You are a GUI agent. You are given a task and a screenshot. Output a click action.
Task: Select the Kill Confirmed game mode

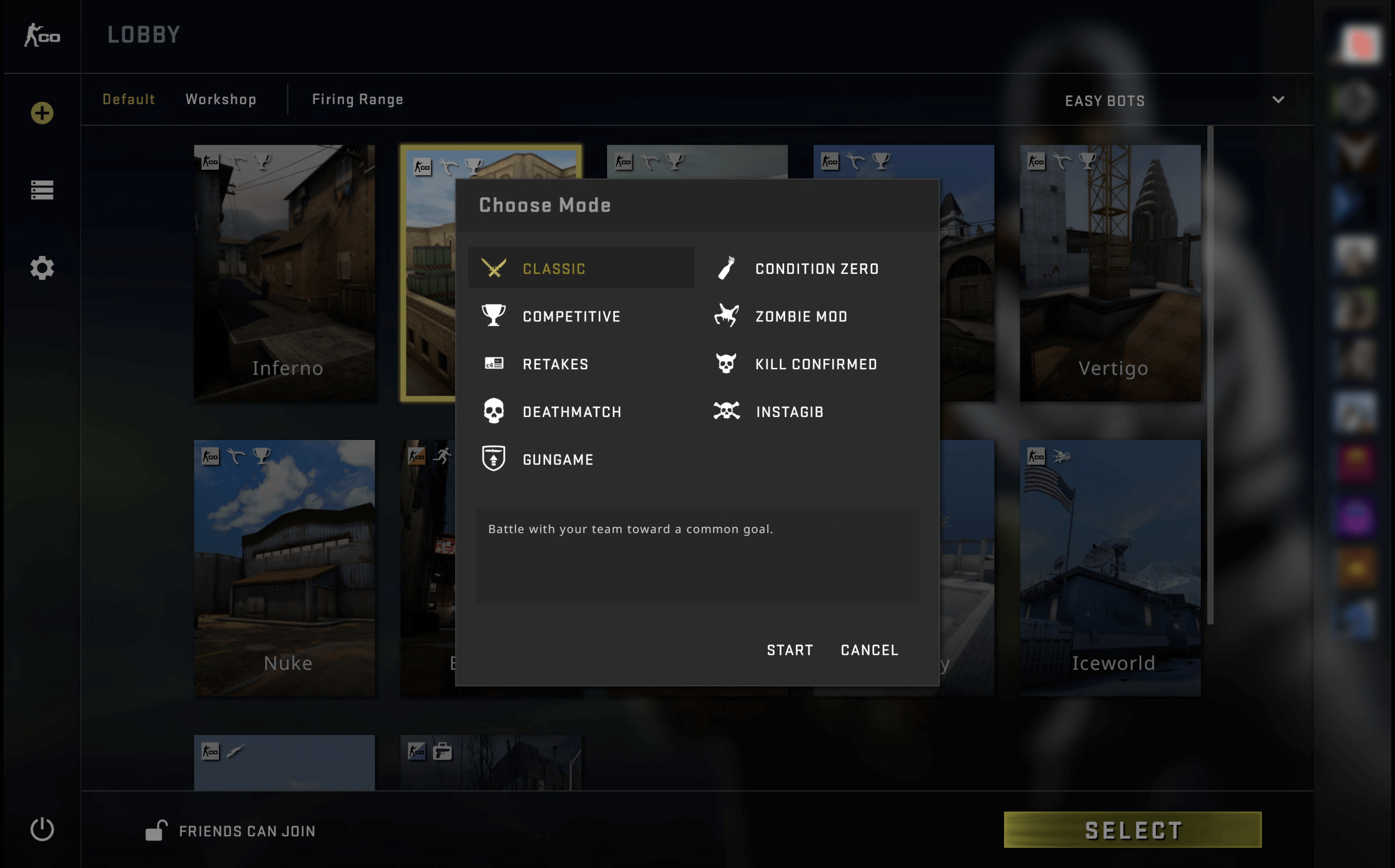point(816,363)
